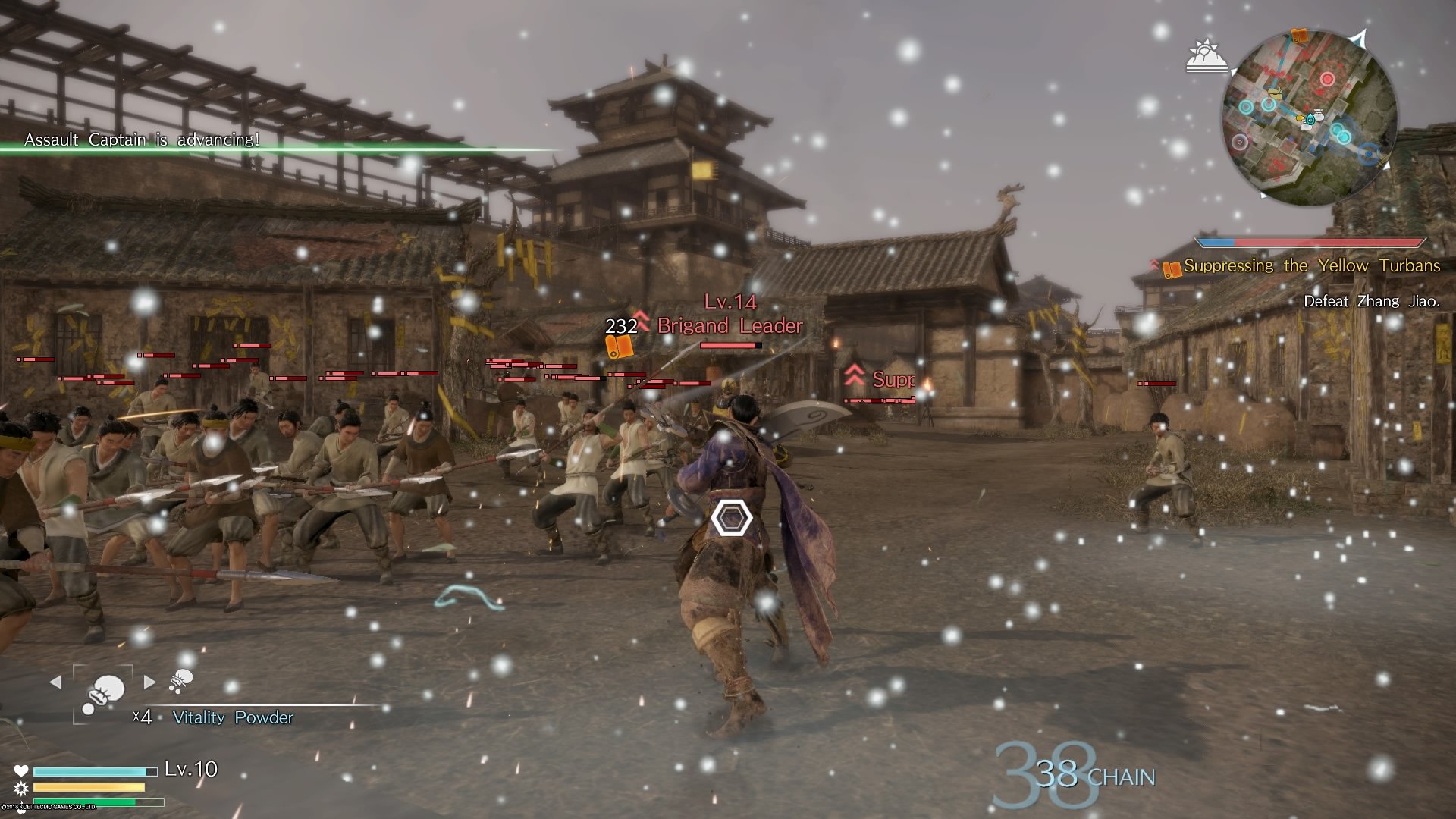Screen dimensions: 1456x819
Task: Click the blue capture point marker on the minimap
Action: 1368,153
